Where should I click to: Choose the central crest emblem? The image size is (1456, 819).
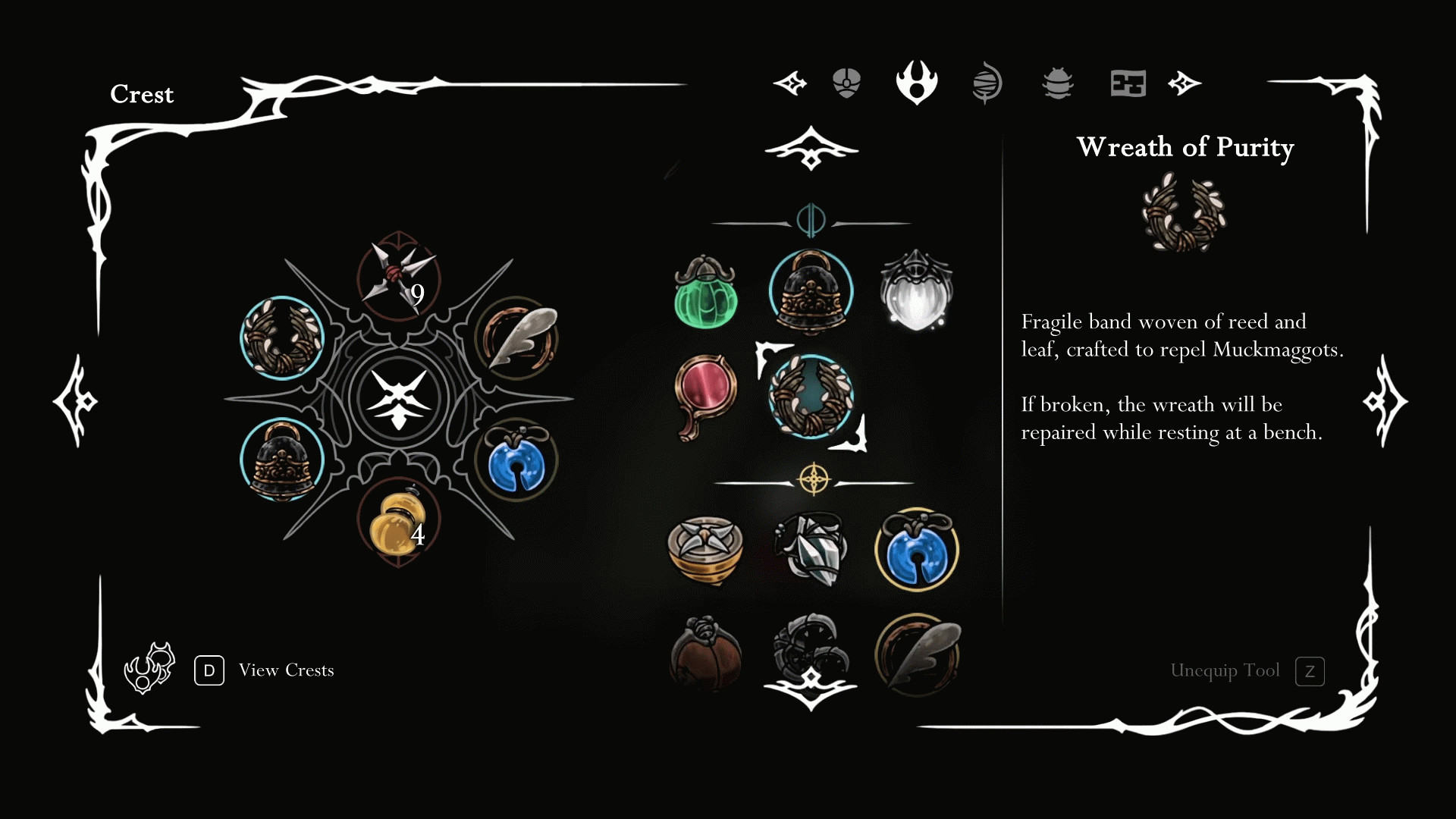[x=399, y=399]
